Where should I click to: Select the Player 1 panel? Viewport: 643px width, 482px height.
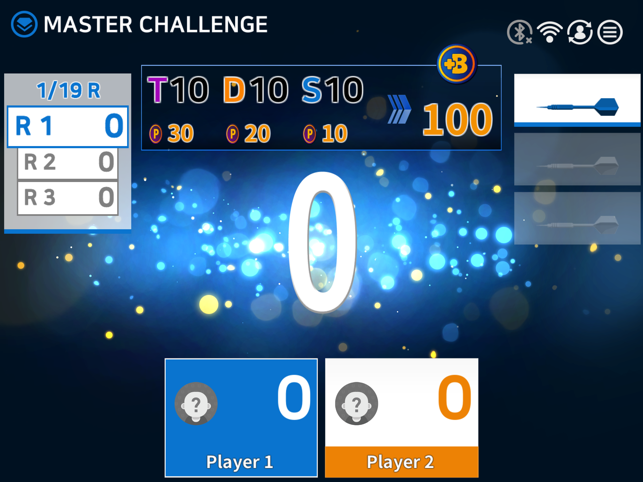[241, 417]
